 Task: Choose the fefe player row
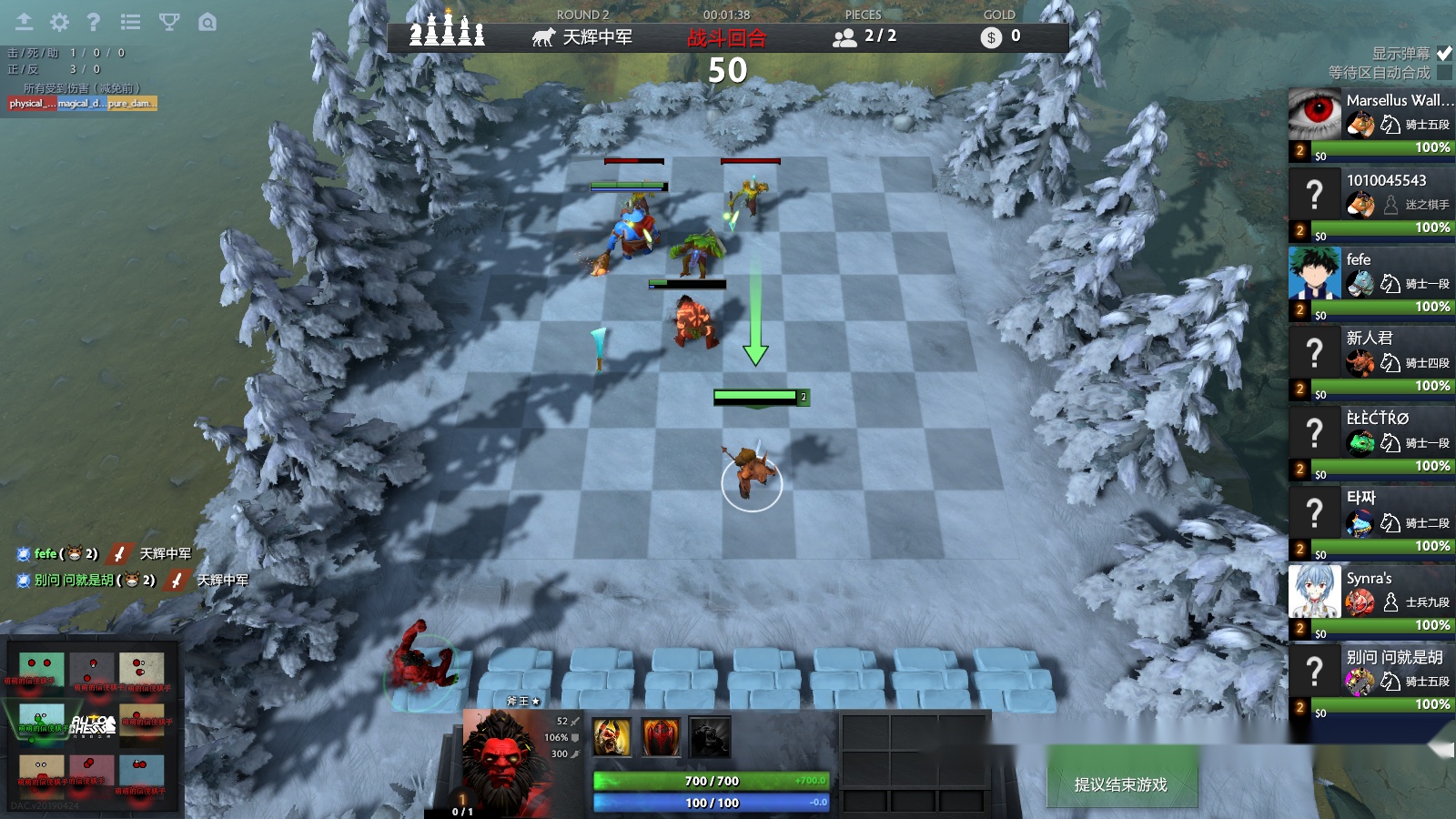click(1371, 284)
